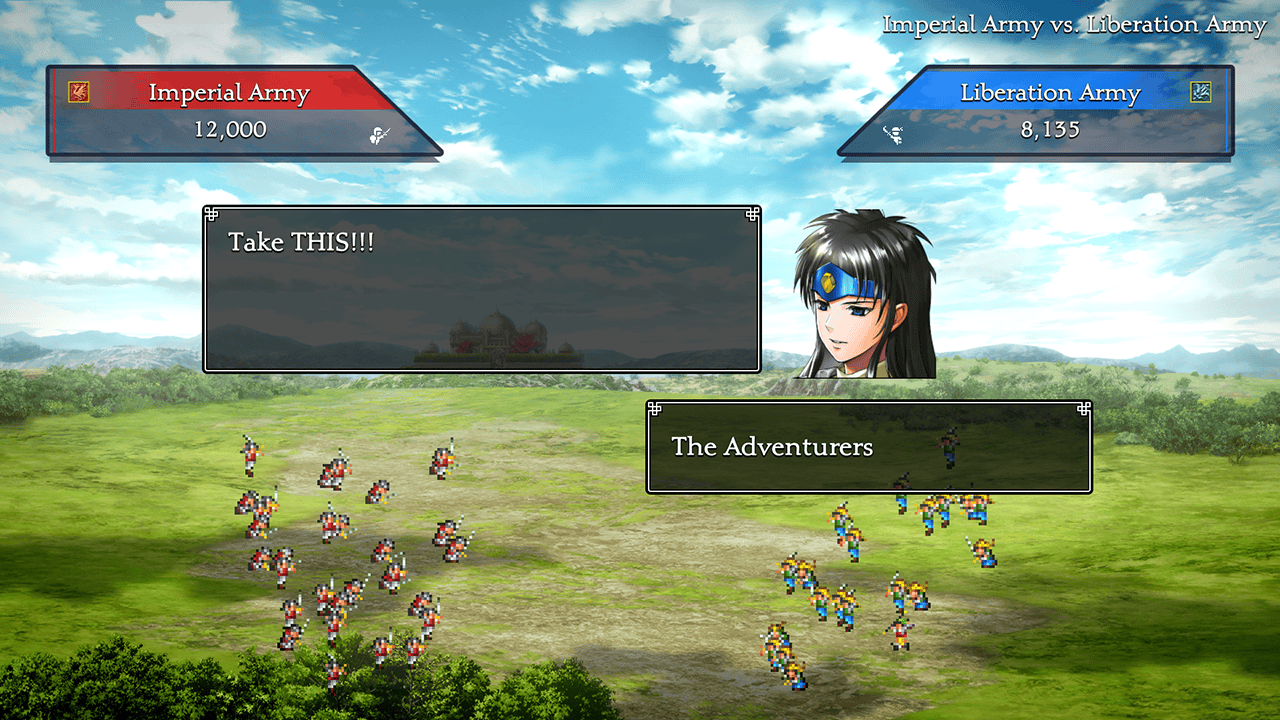Click "The Adventurers" unit name box
This screenshot has width=1280, height=720.
click(868, 447)
